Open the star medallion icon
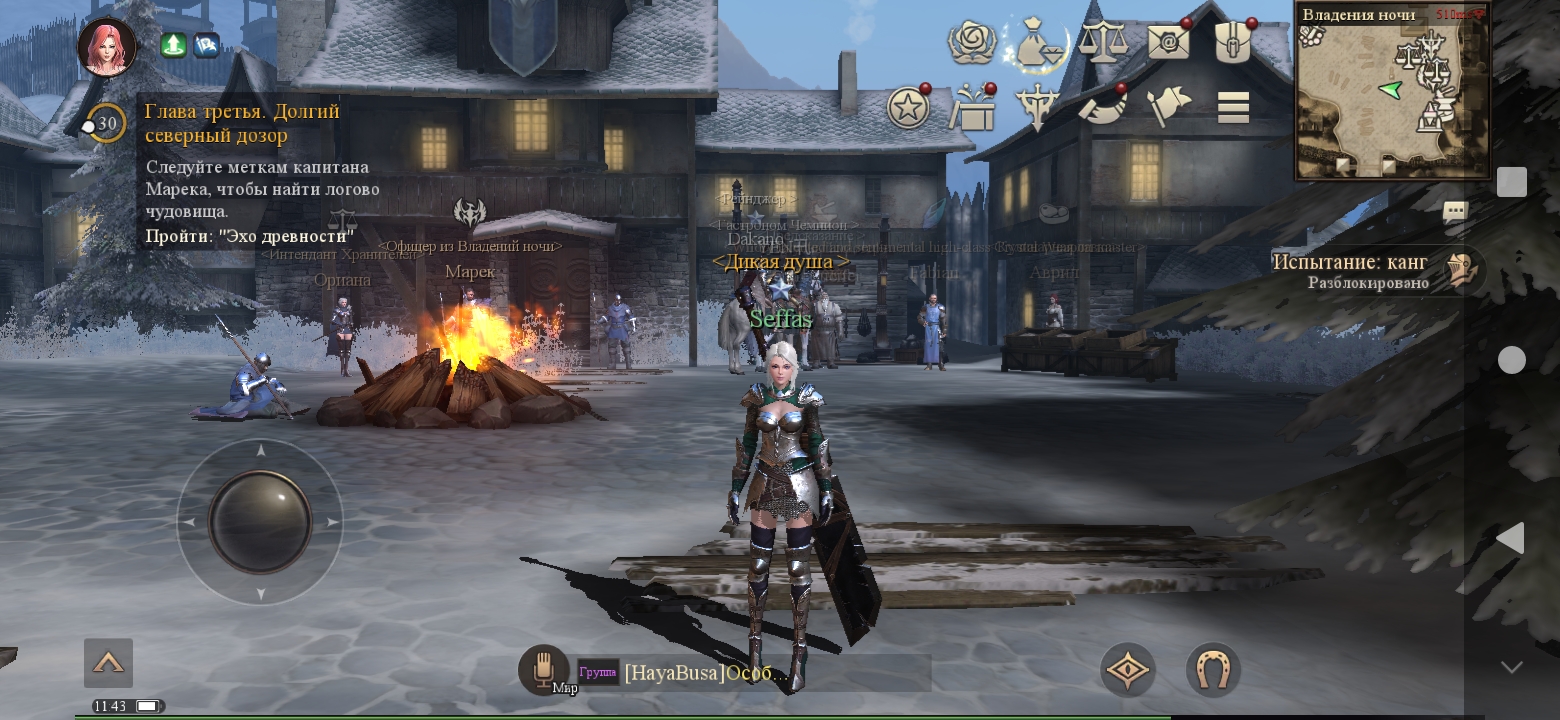 pyautogui.click(x=908, y=108)
